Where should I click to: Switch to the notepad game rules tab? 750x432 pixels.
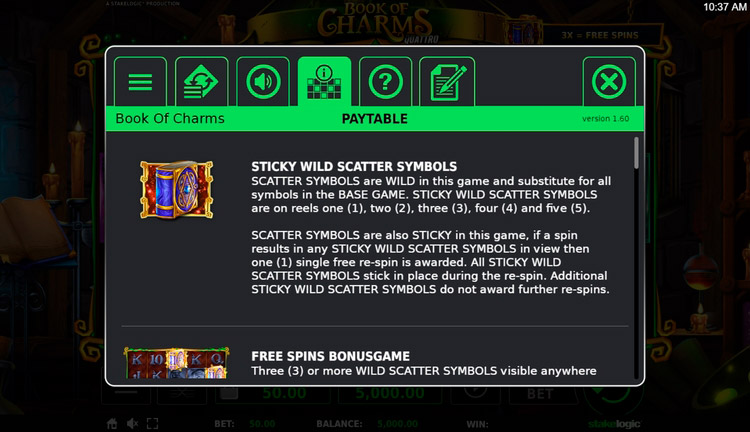coord(447,82)
